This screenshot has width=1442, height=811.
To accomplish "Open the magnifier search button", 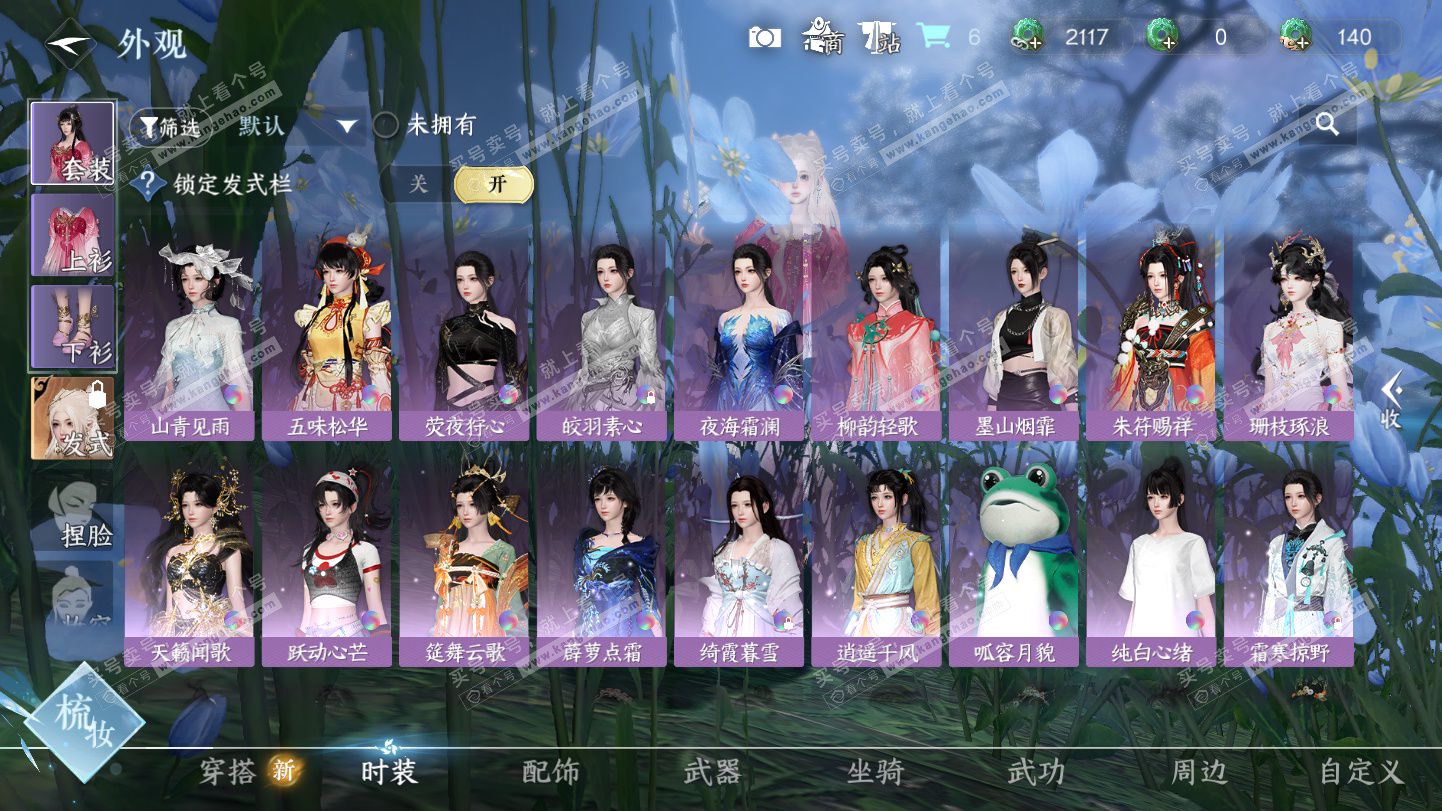I will point(1327,124).
